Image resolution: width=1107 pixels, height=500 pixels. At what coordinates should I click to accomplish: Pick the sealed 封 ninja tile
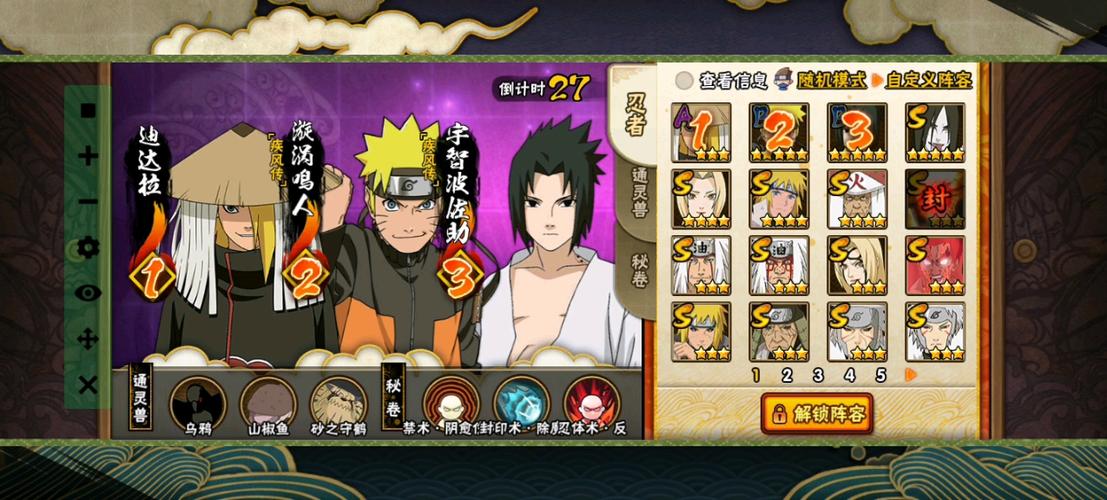pos(935,198)
